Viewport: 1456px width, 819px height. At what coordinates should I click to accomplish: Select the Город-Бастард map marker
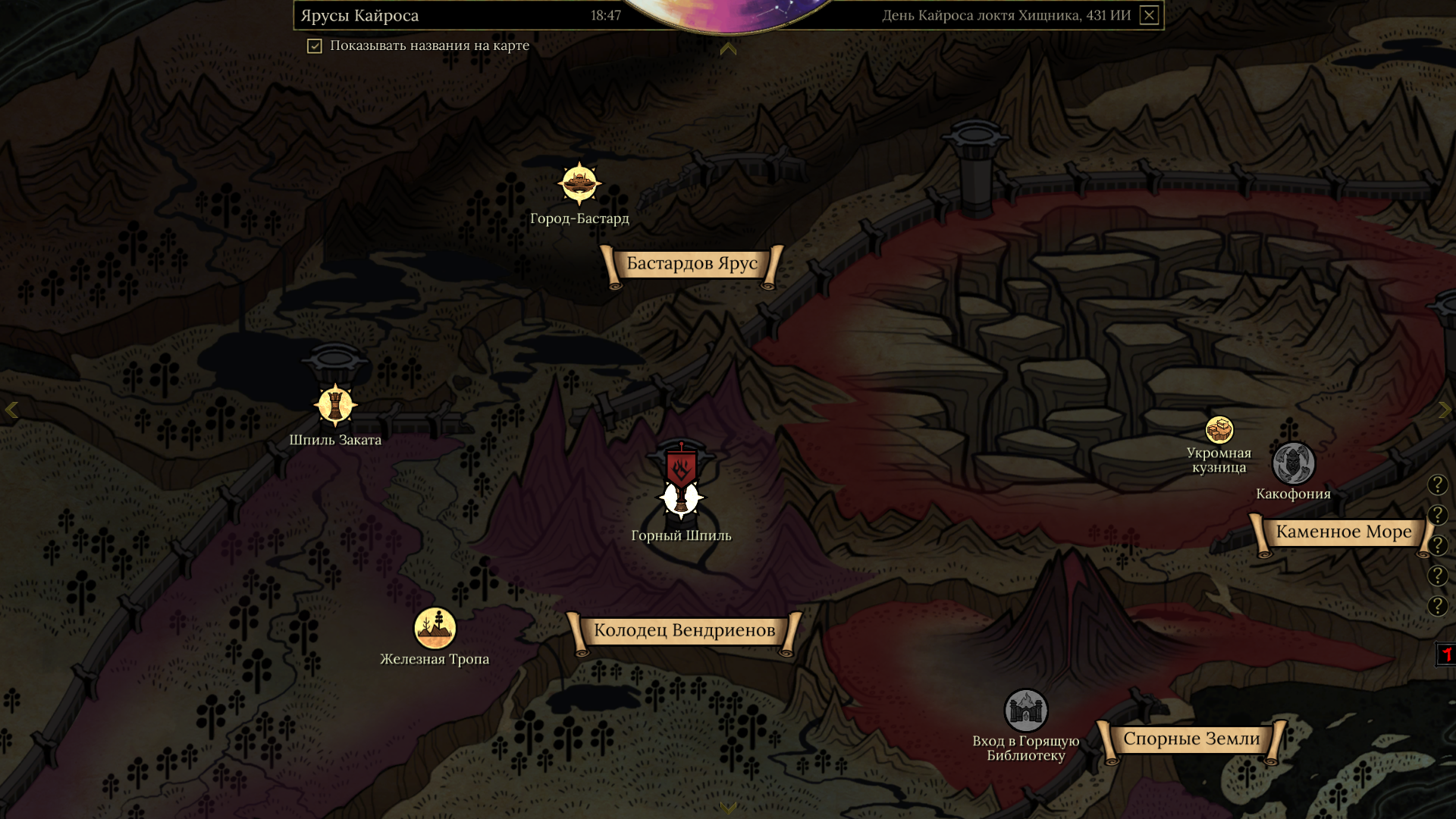click(x=579, y=184)
